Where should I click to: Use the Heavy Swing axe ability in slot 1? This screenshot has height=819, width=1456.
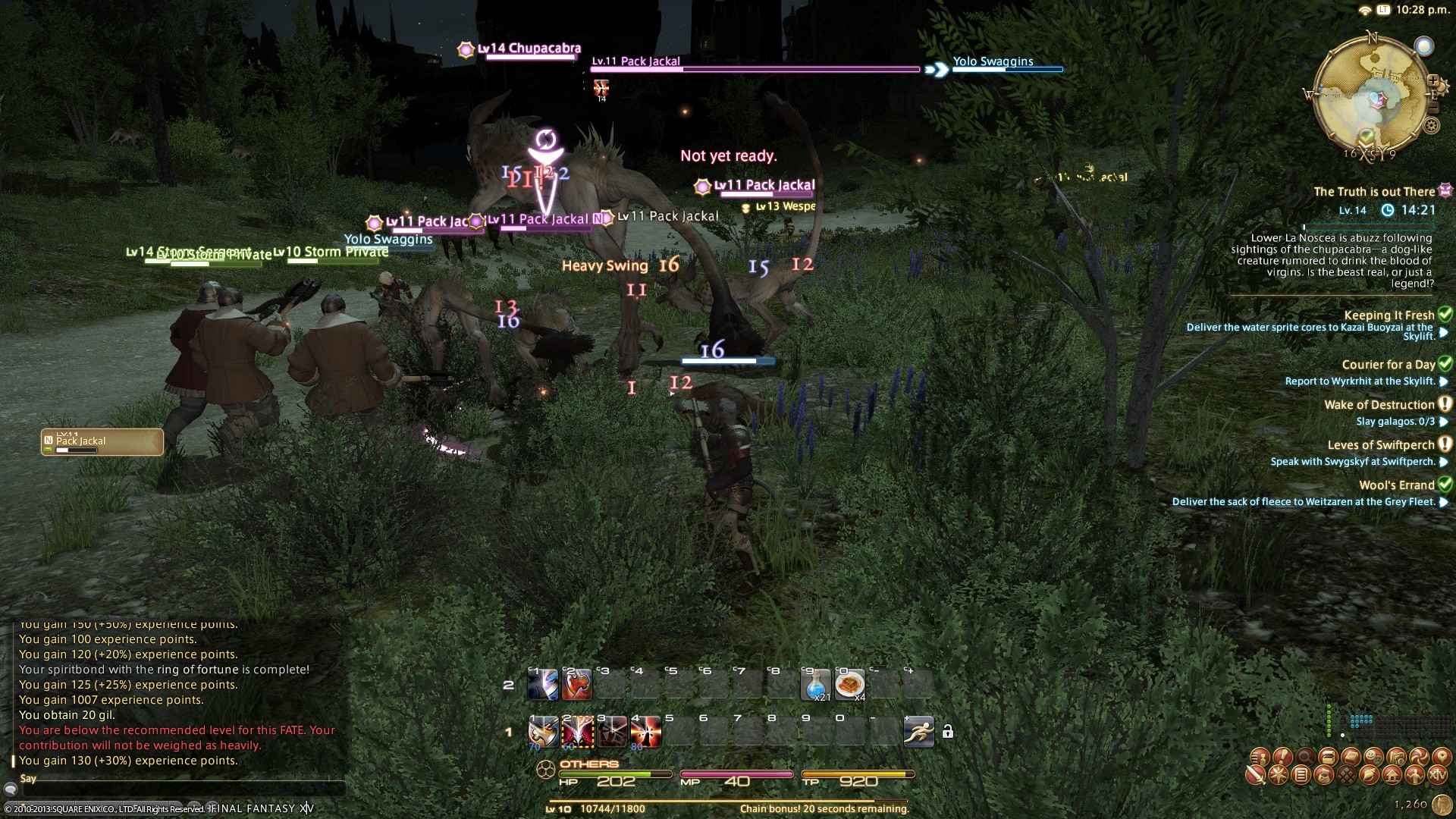click(x=543, y=732)
